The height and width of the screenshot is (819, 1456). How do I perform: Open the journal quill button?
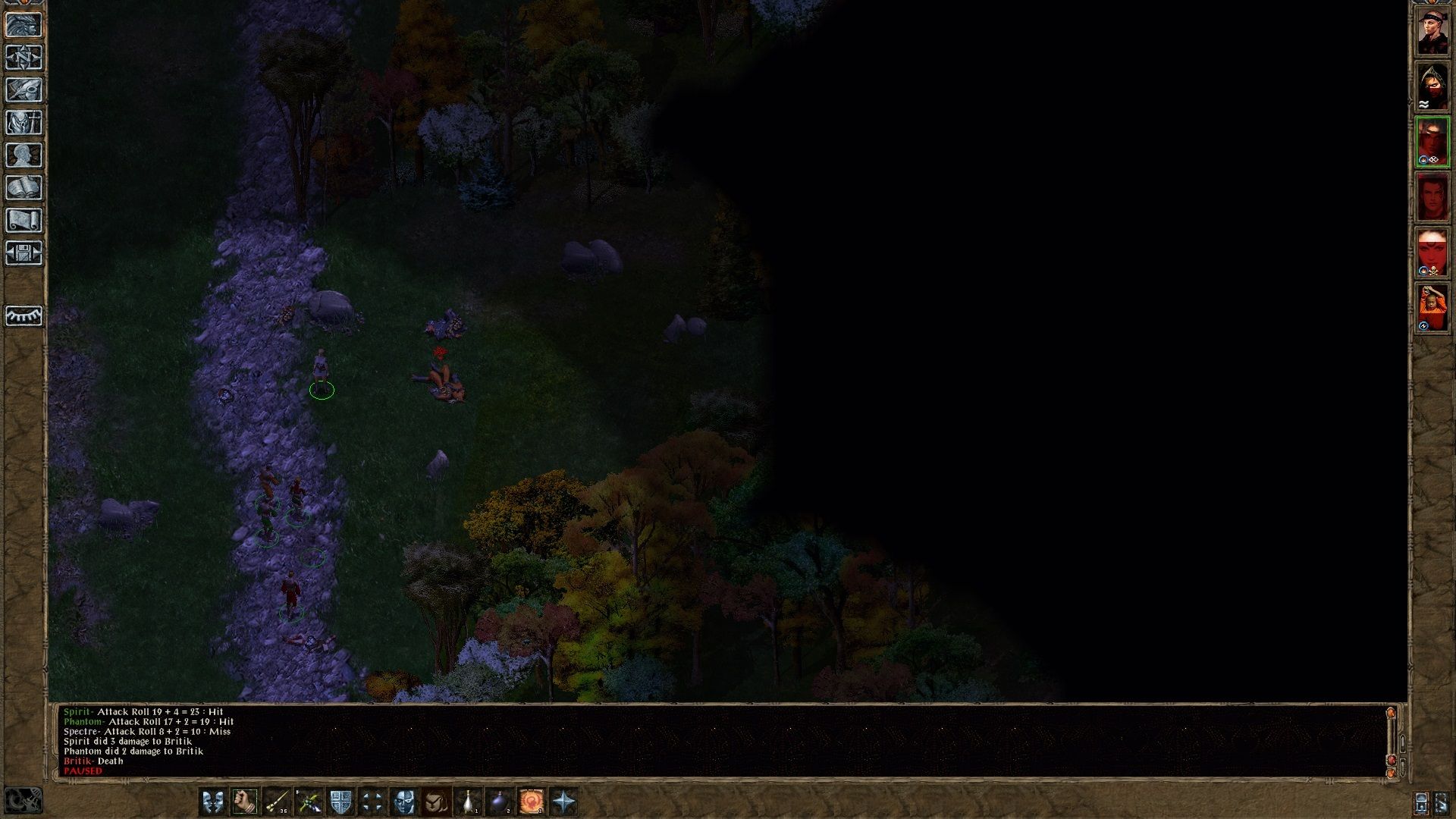tap(24, 90)
